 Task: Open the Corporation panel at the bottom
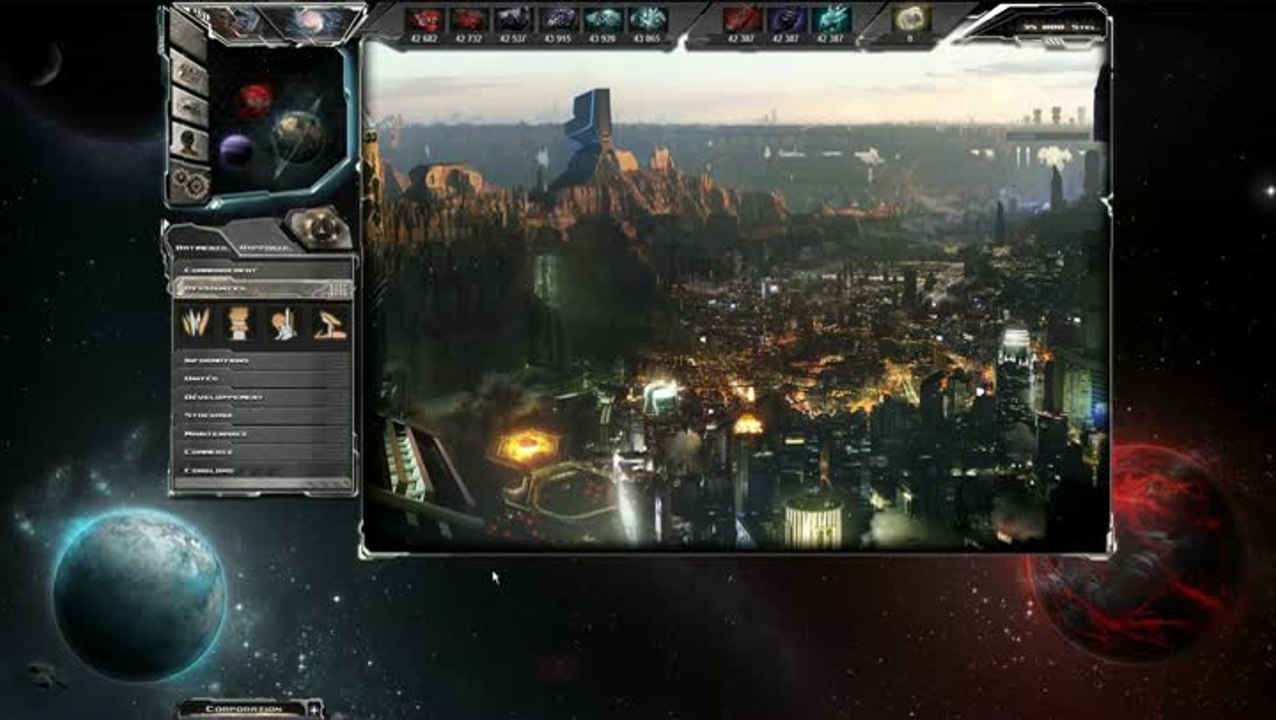[x=243, y=709]
